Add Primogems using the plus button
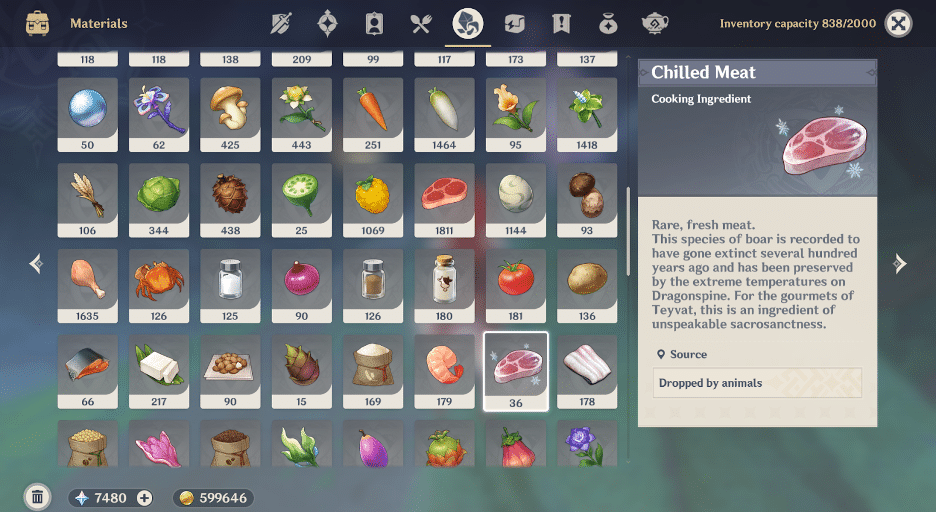 [144, 498]
